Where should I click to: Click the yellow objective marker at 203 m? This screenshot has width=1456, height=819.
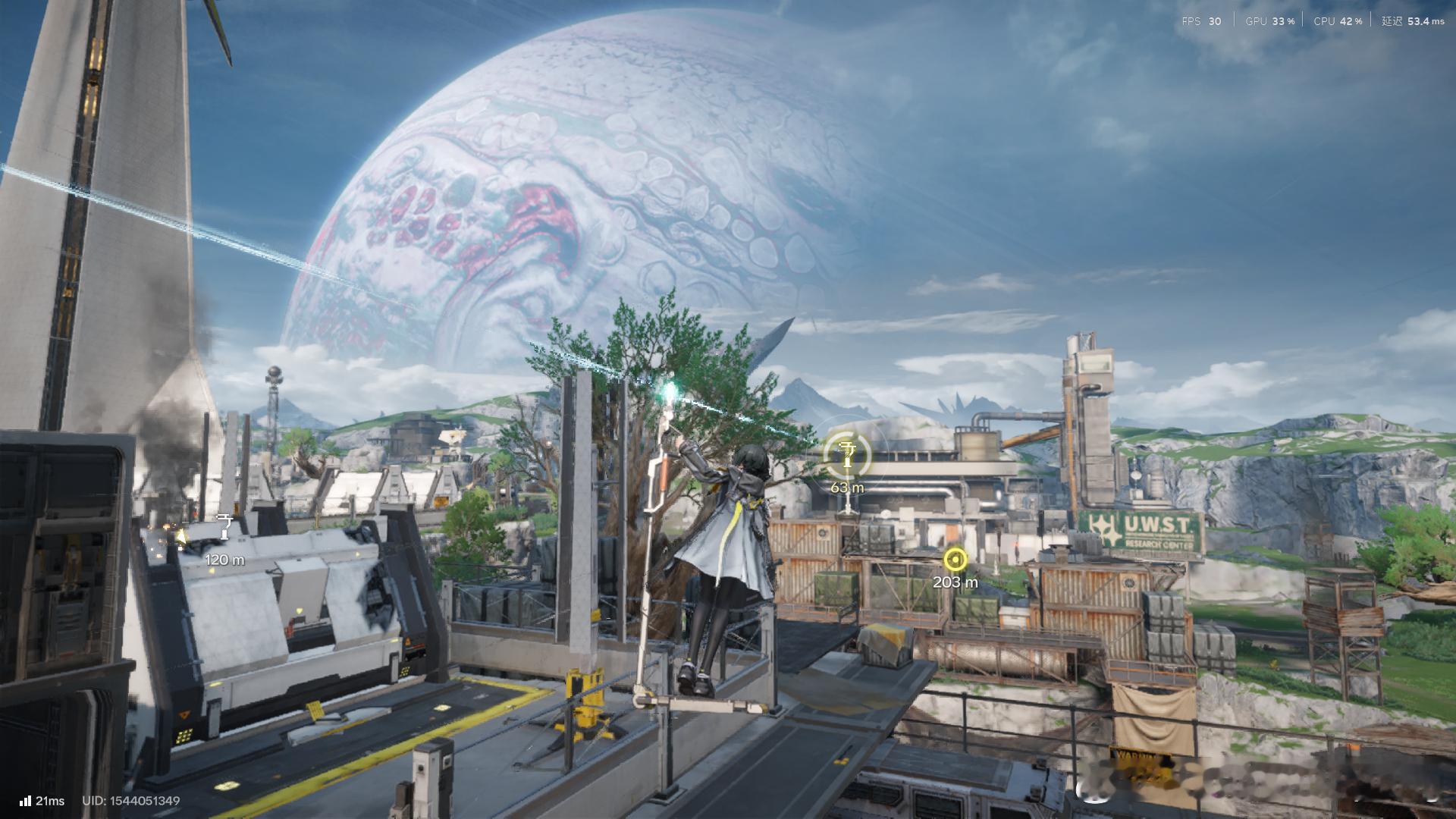click(x=955, y=560)
